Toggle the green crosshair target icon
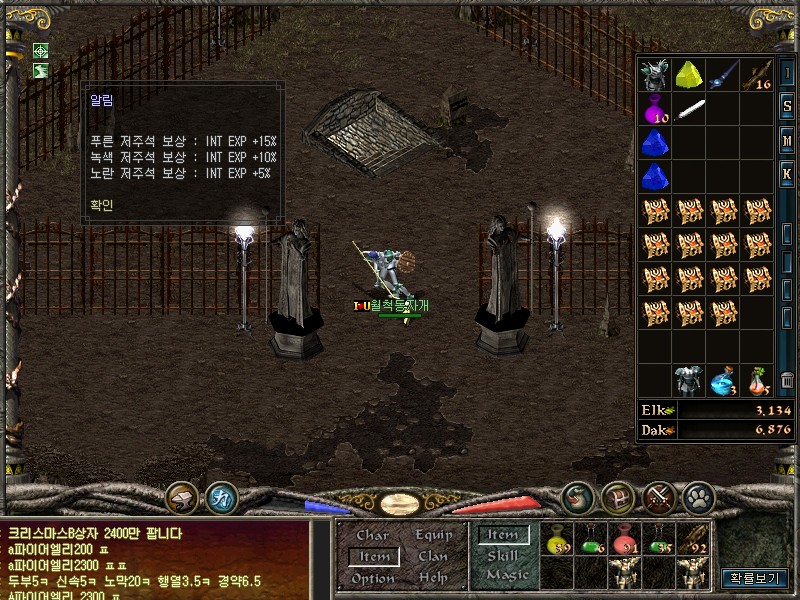The width and height of the screenshot is (800, 600). pos(41,51)
